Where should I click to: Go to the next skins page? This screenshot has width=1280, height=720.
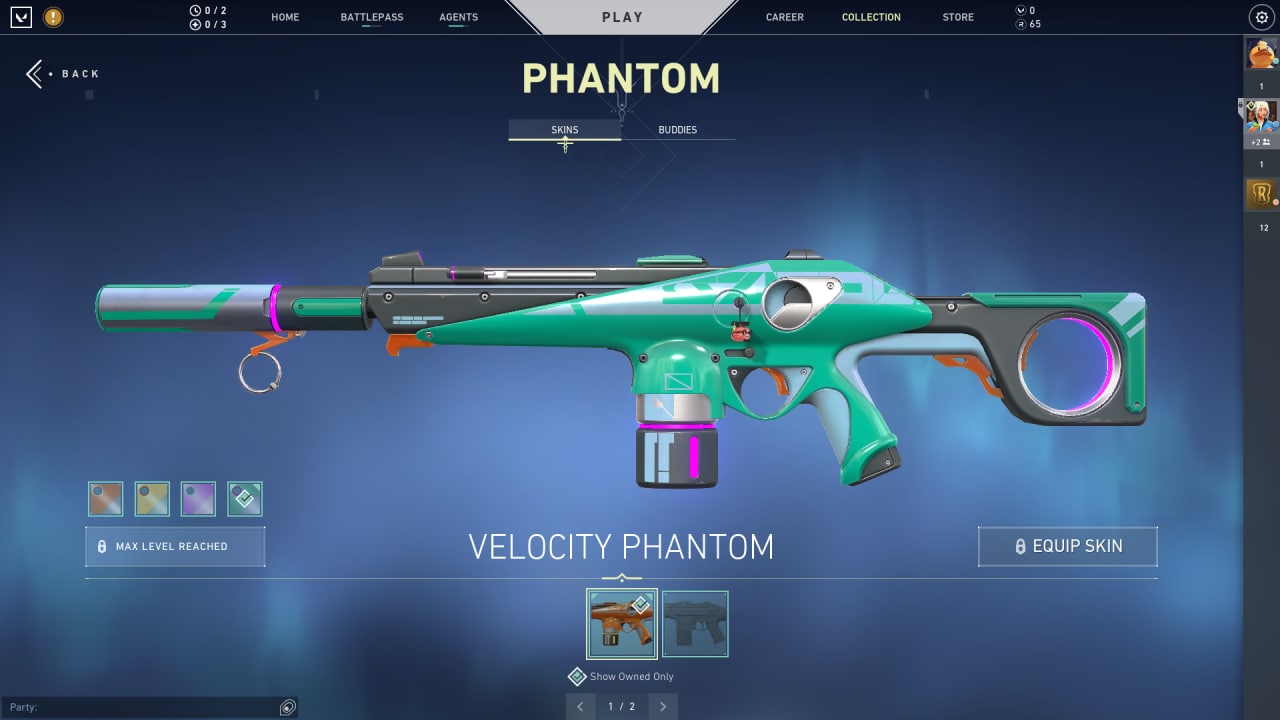click(662, 707)
